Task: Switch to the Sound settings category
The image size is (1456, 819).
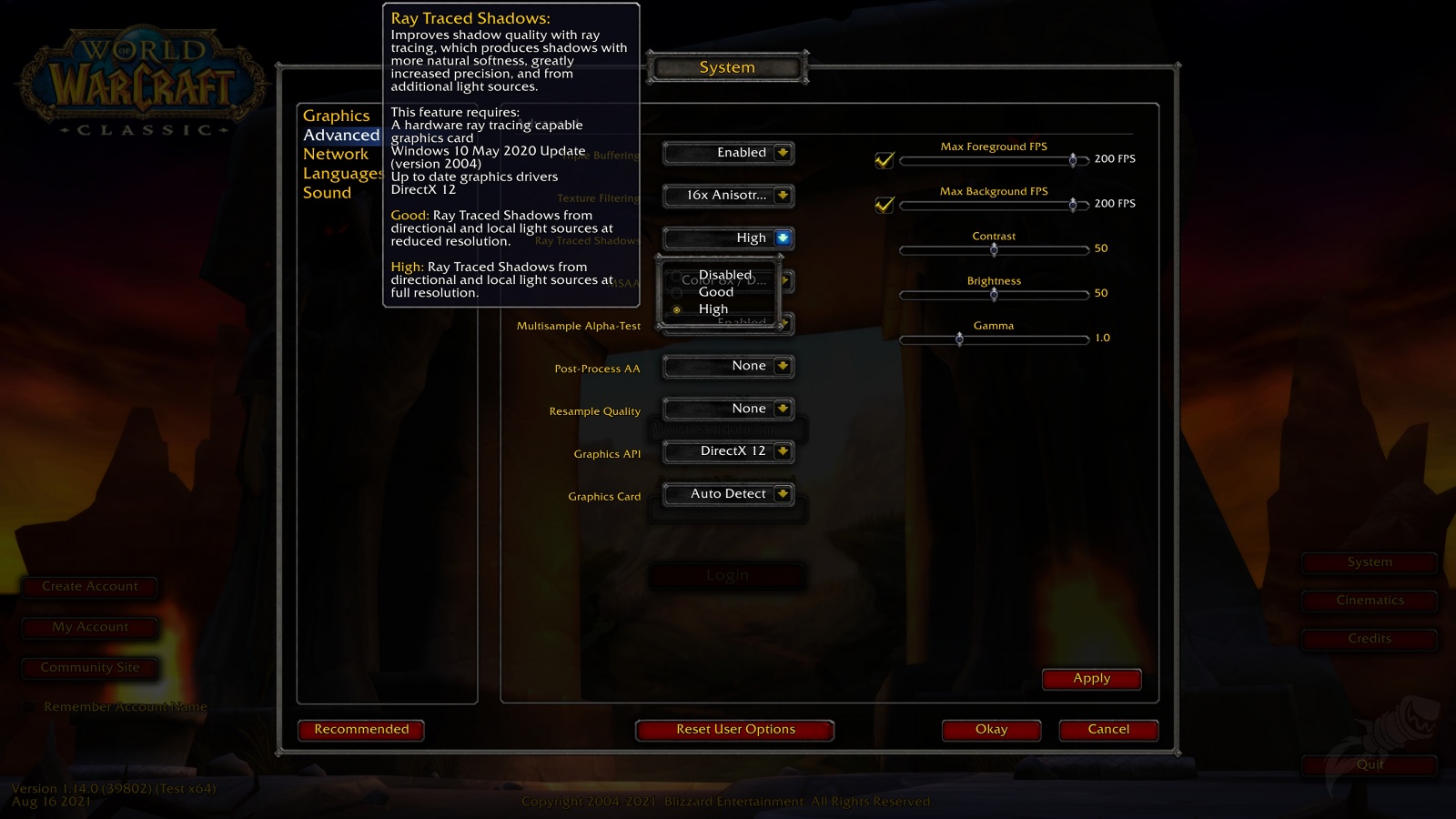Action: (x=328, y=192)
